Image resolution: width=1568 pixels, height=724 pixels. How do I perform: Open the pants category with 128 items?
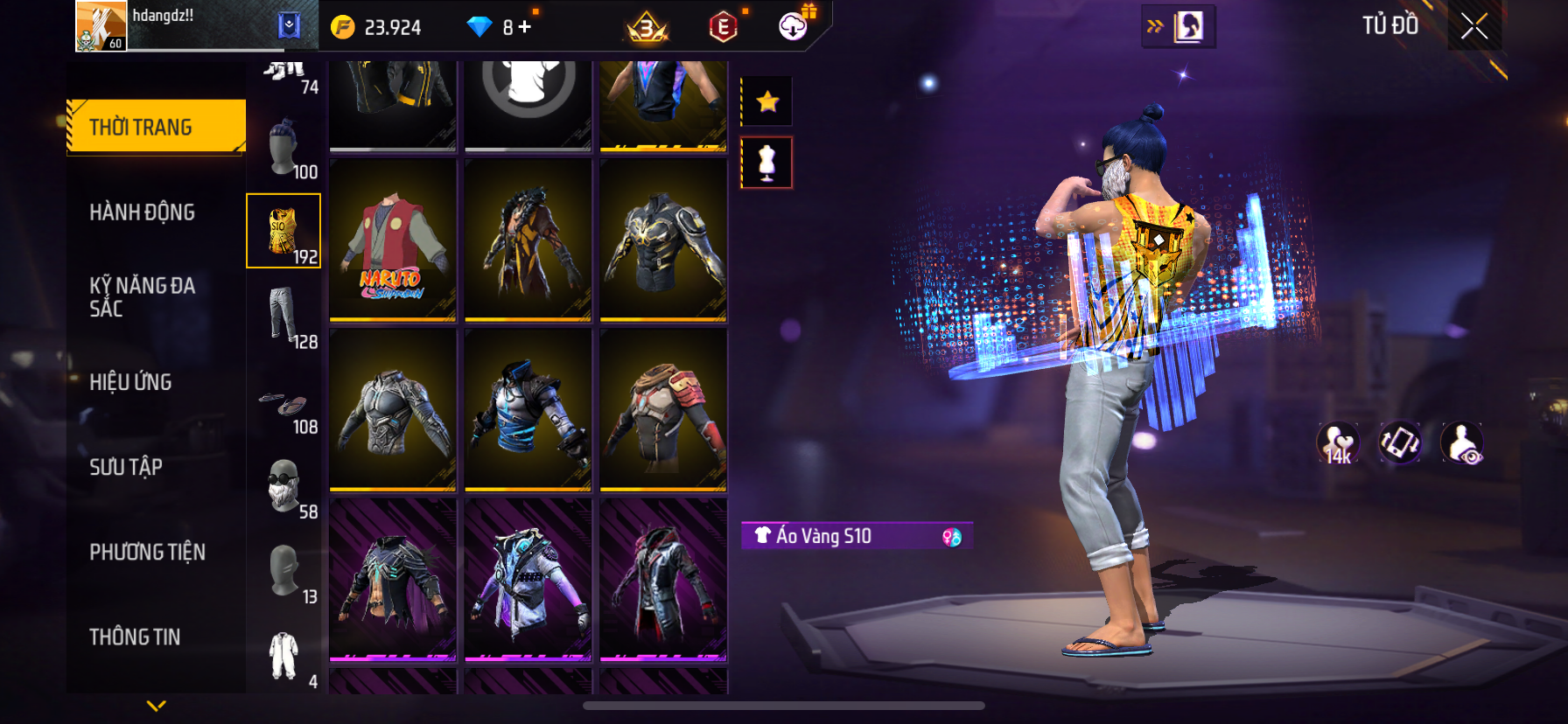pyautogui.click(x=283, y=317)
